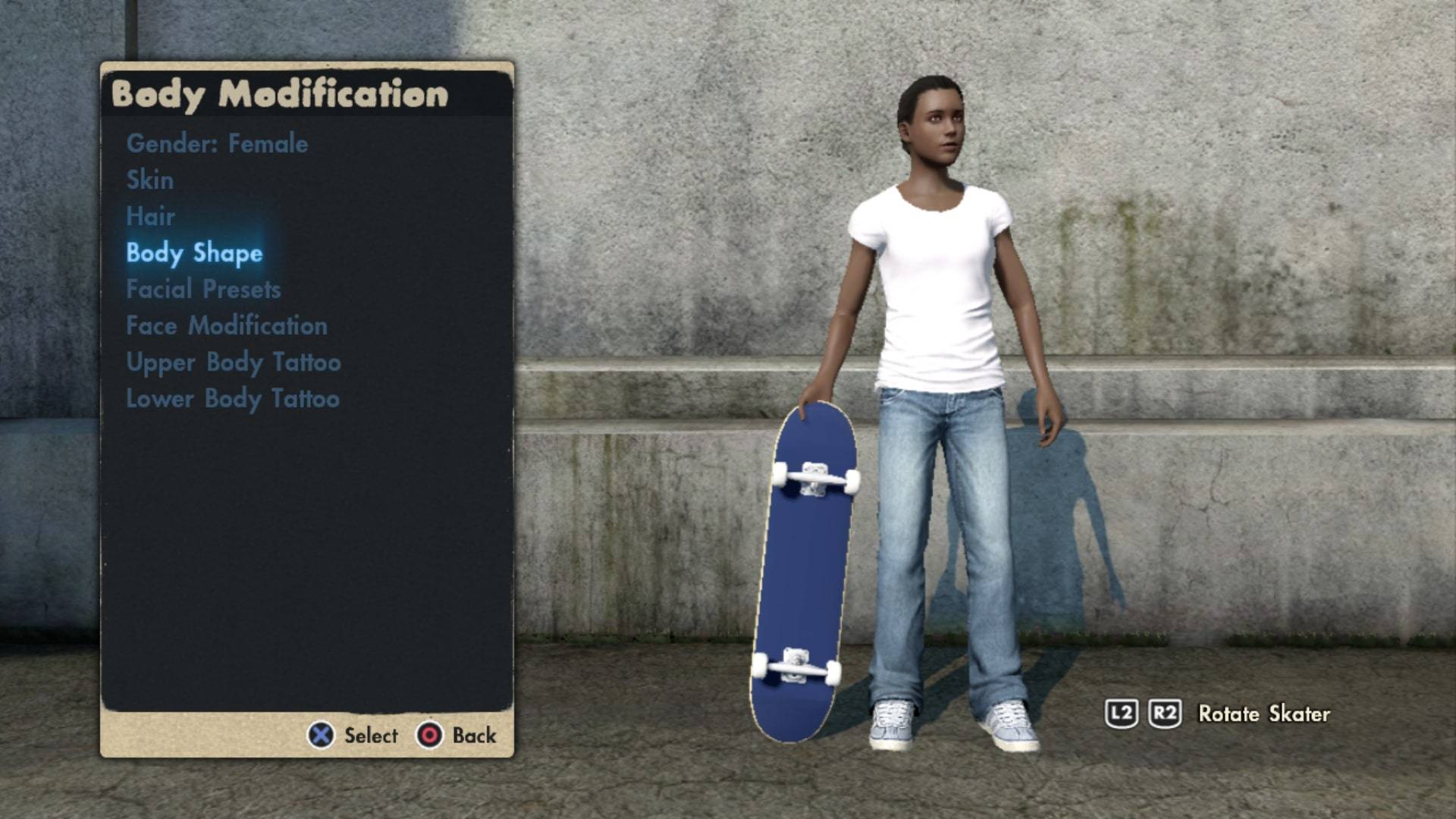Go to Face Modification
The width and height of the screenshot is (1456, 819).
[x=227, y=325]
